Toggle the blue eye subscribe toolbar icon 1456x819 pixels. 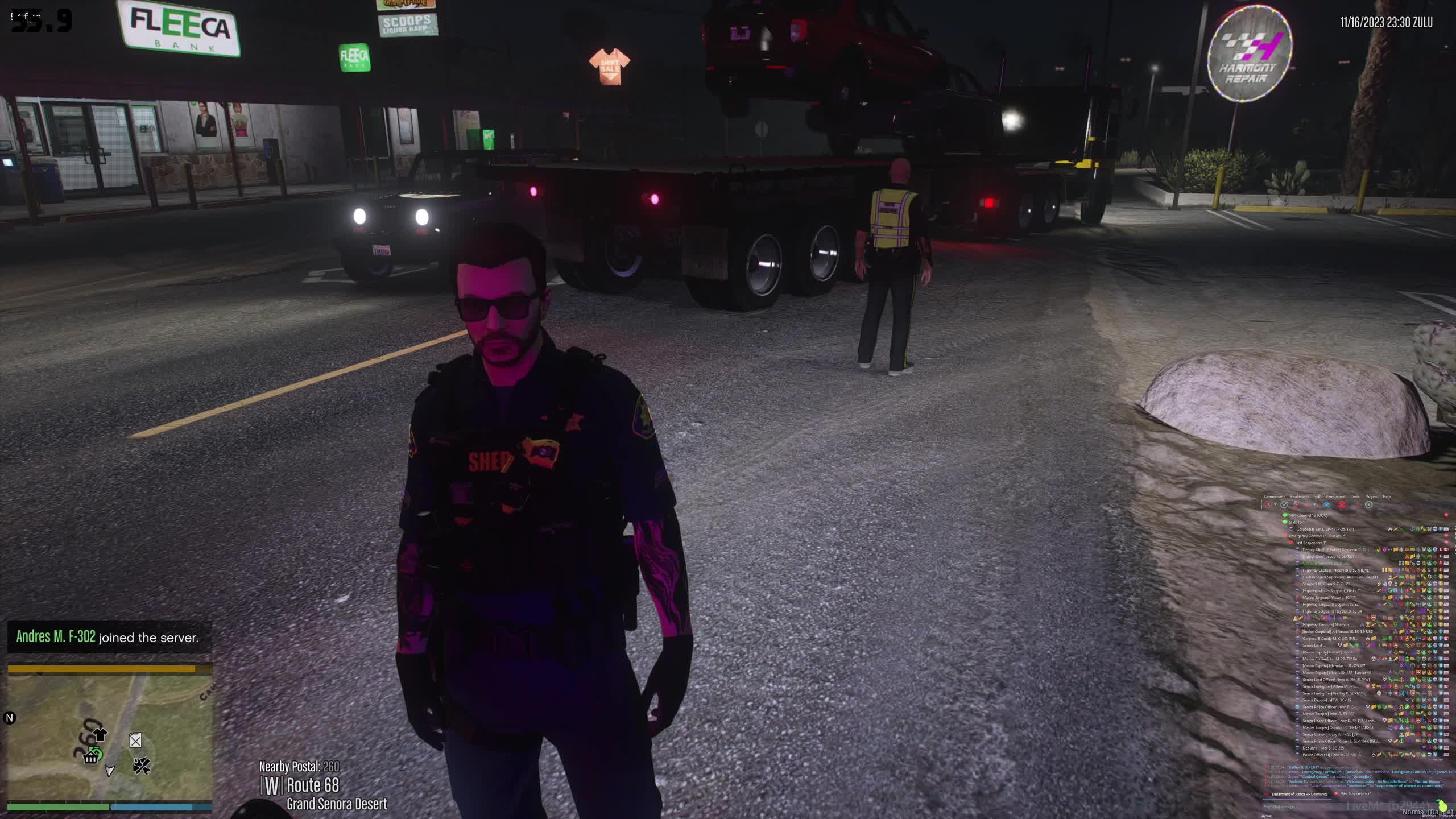tap(1327, 505)
